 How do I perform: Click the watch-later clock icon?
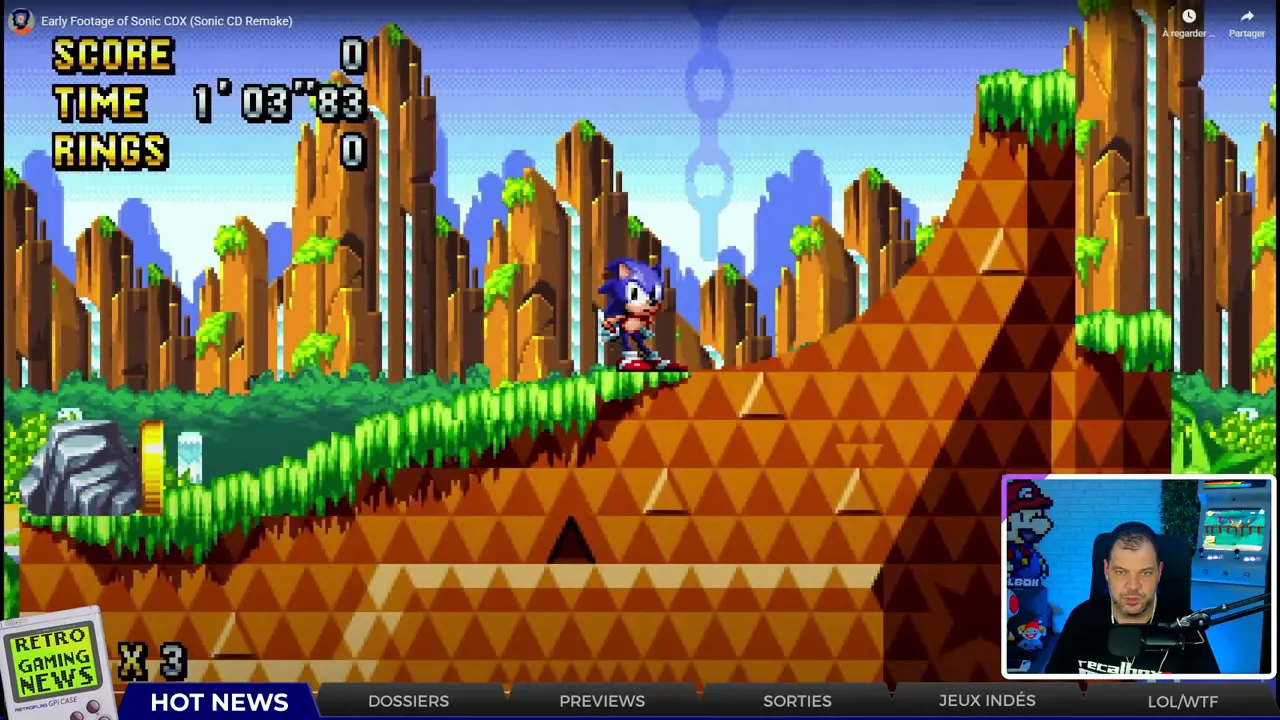click(1189, 16)
